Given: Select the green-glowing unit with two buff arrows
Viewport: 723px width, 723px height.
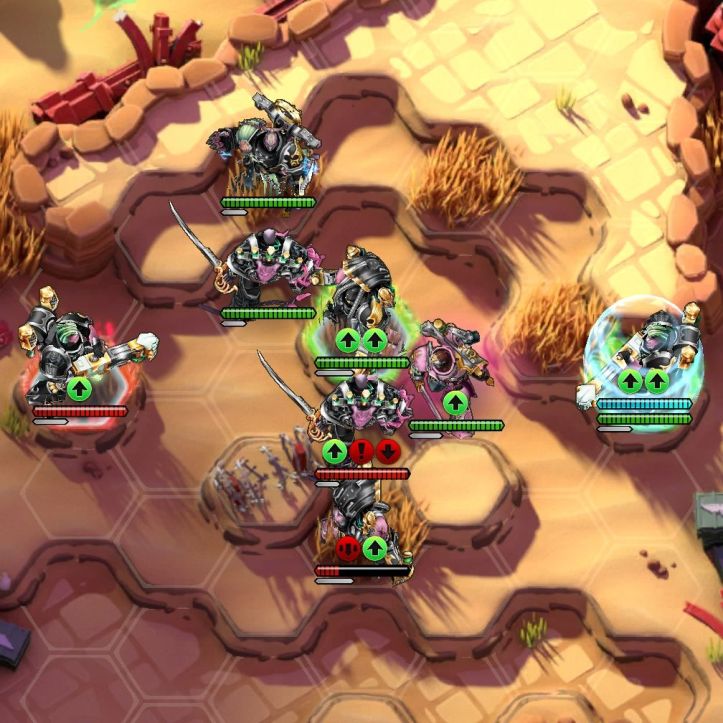Looking at the screenshot, I should click(x=358, y=300).
